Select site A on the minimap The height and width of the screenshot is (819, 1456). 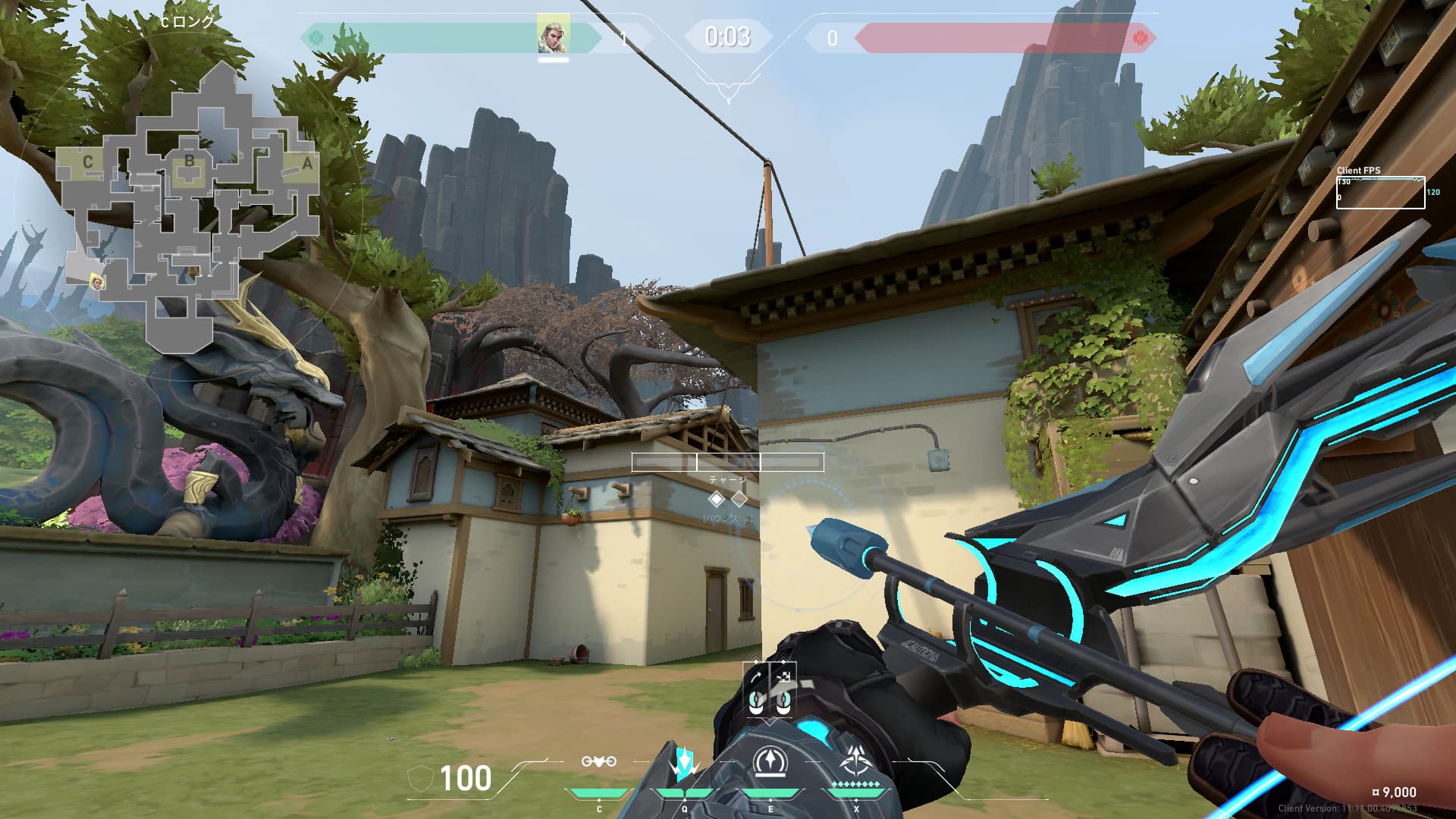click(x=306, y=163)
